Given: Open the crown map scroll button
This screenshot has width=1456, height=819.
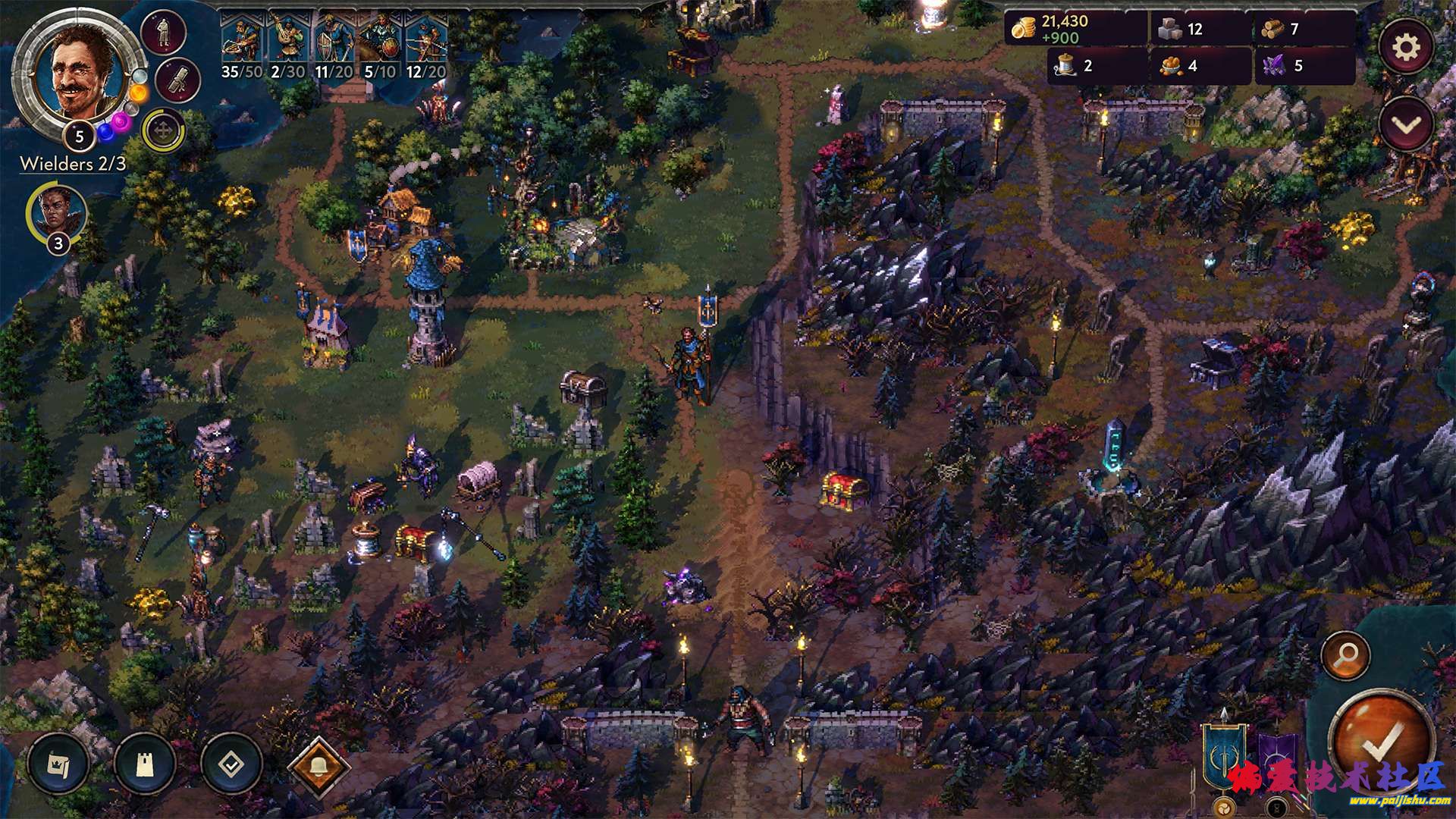Looking at the screenshot, I should tap(58, 764).
